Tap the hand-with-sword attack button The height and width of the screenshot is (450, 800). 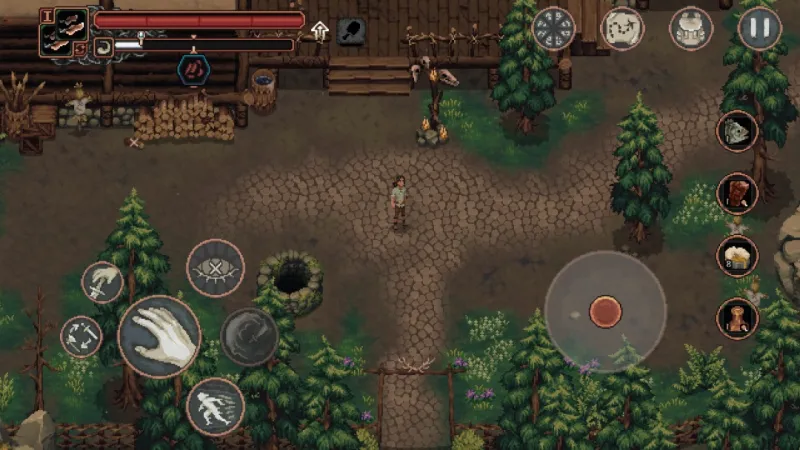[102, 282]
